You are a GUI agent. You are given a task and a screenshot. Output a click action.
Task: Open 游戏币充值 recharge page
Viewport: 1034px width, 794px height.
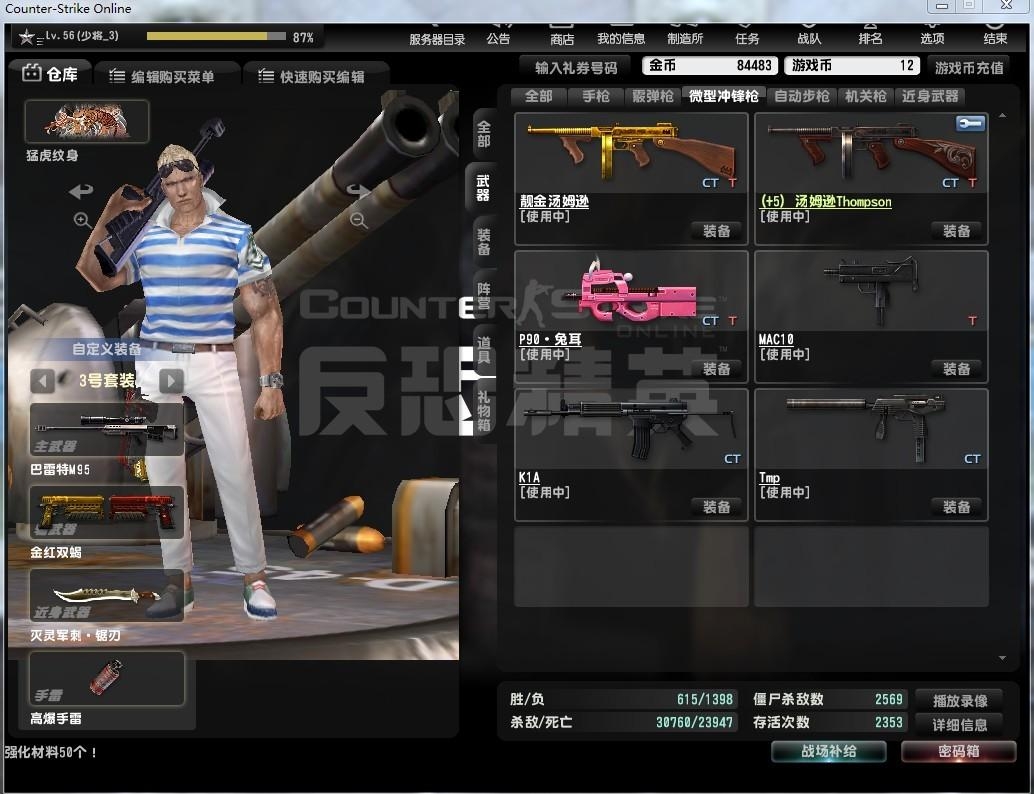click(969, 67)
